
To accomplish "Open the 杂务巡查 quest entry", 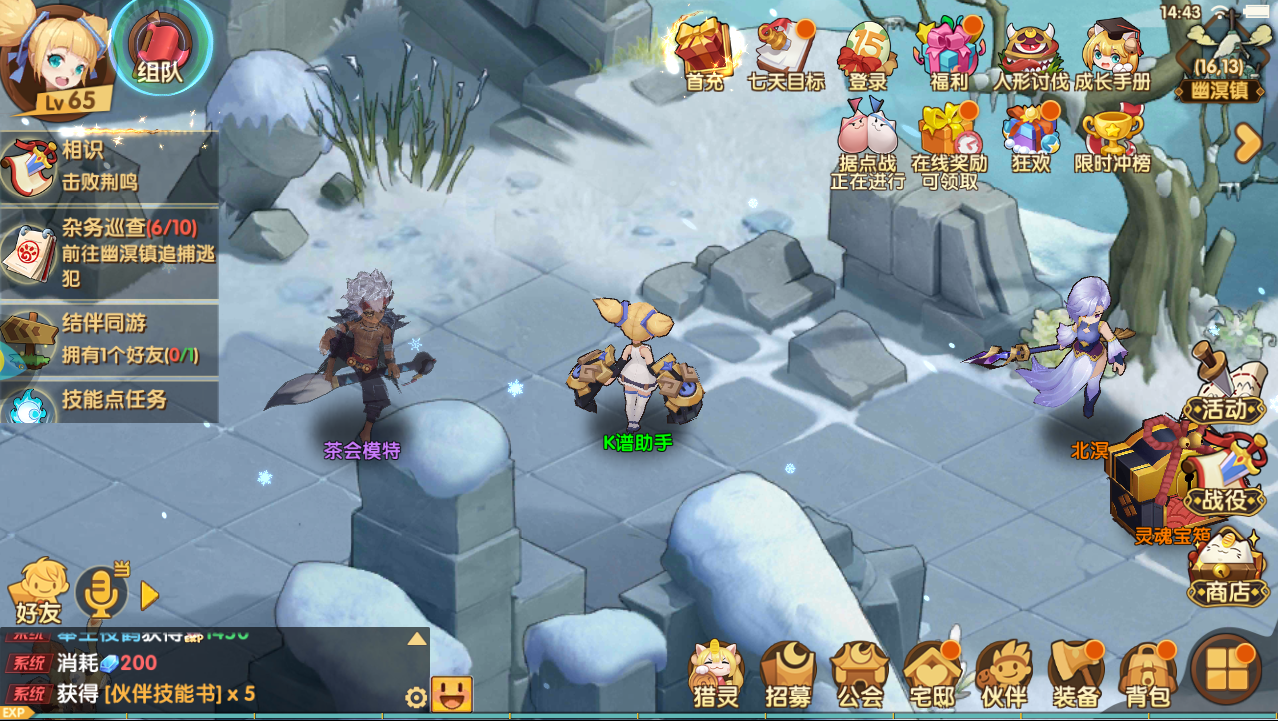I will [x=108, y=252].
